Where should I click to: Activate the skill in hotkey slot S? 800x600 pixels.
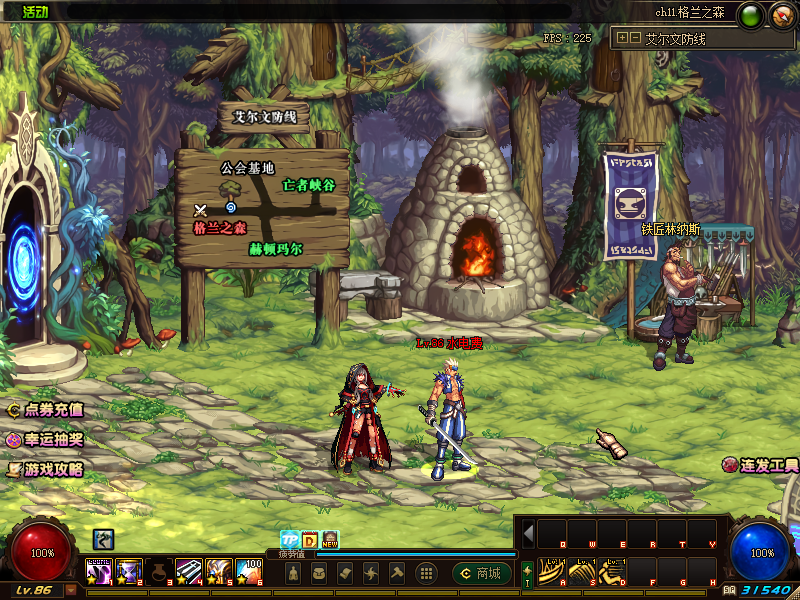tap(582, 570)
